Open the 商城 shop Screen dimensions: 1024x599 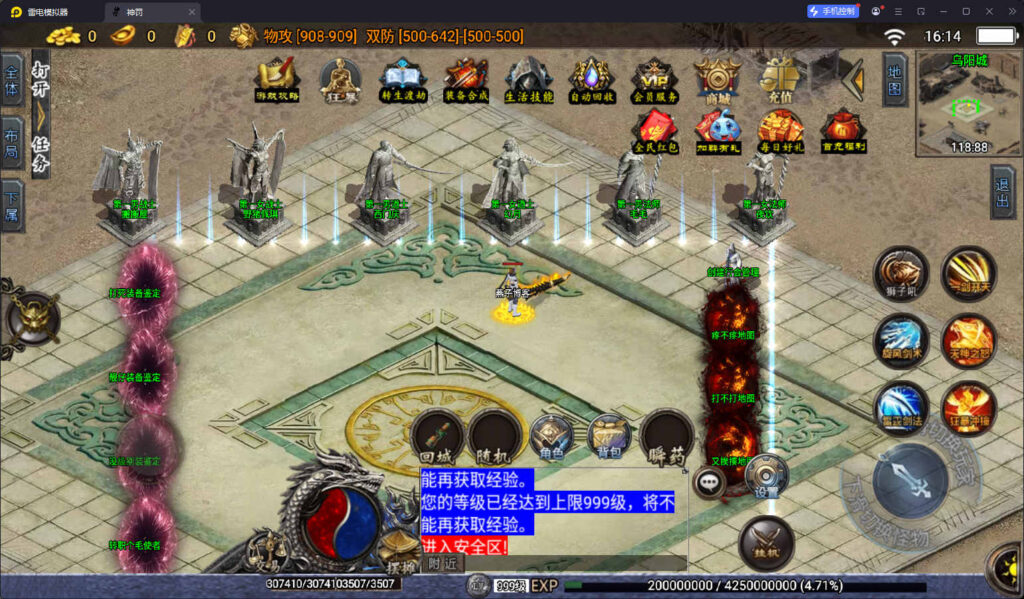click(x=717, y=78)
